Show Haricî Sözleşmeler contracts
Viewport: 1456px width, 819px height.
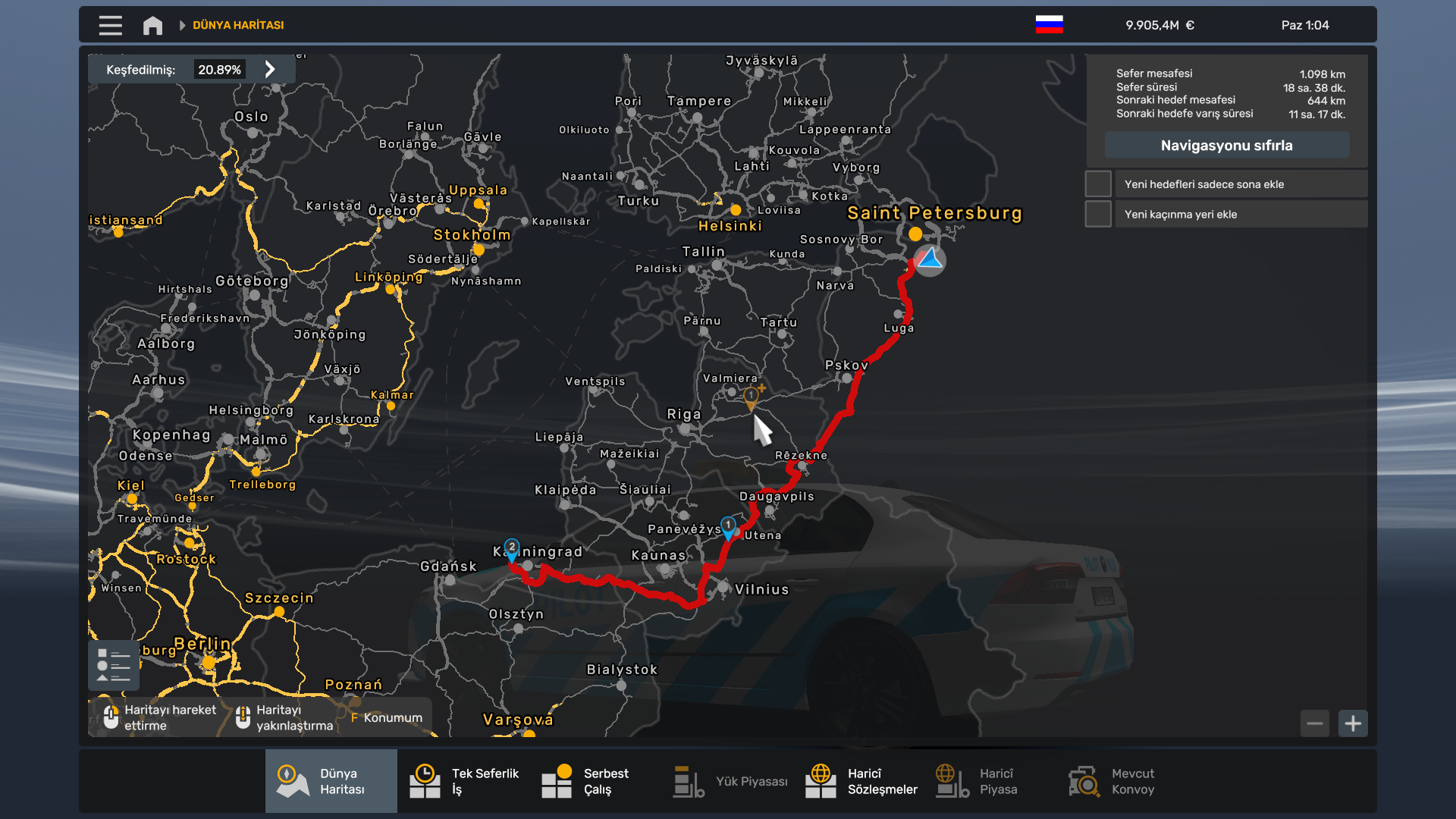[861, 781]
